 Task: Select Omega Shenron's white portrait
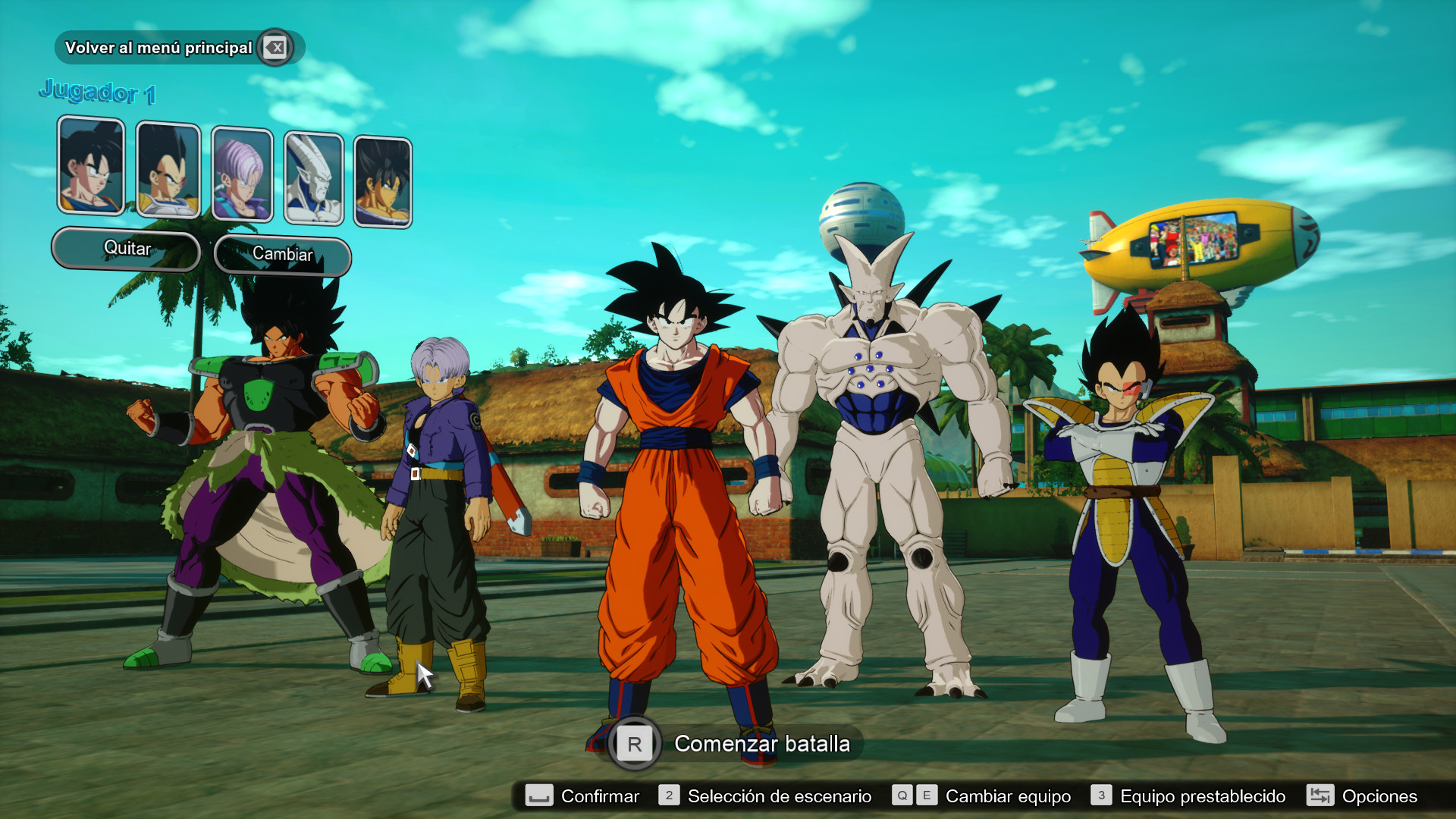[x=314, y=179]
